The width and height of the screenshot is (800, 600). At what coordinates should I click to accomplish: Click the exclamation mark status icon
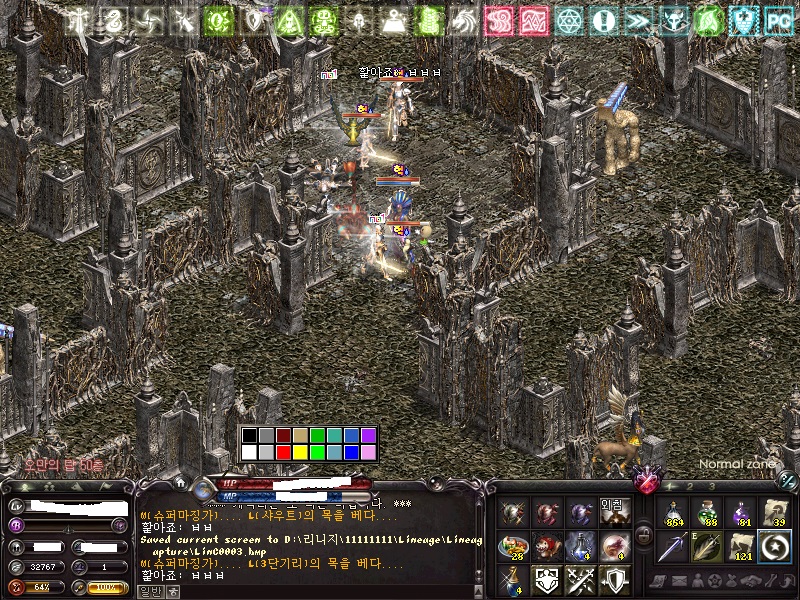[x=603, y=19]
